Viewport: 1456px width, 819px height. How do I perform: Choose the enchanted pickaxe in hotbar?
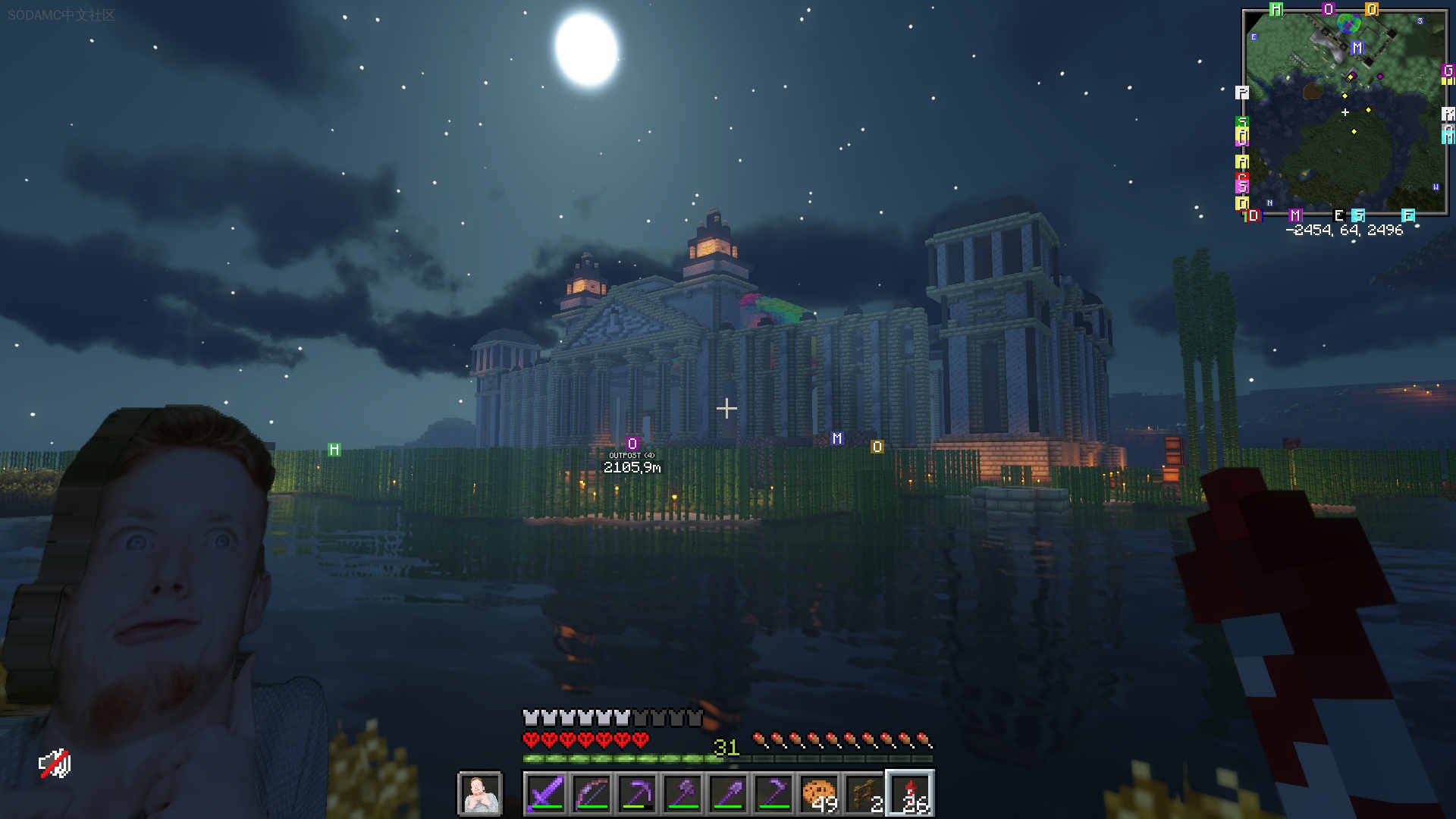[637, 794]
